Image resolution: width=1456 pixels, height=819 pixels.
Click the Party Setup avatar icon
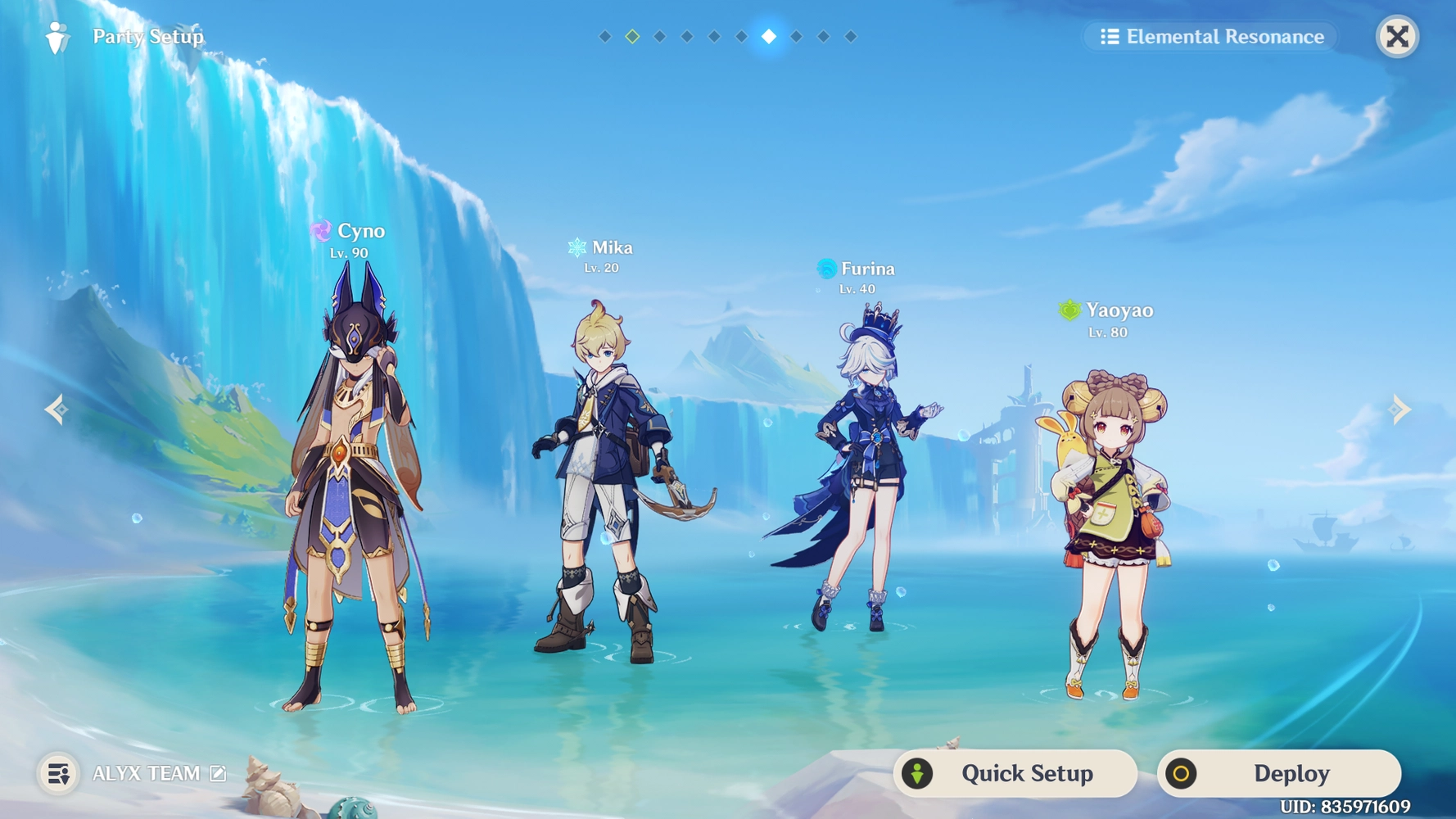[x=57, y=35]
